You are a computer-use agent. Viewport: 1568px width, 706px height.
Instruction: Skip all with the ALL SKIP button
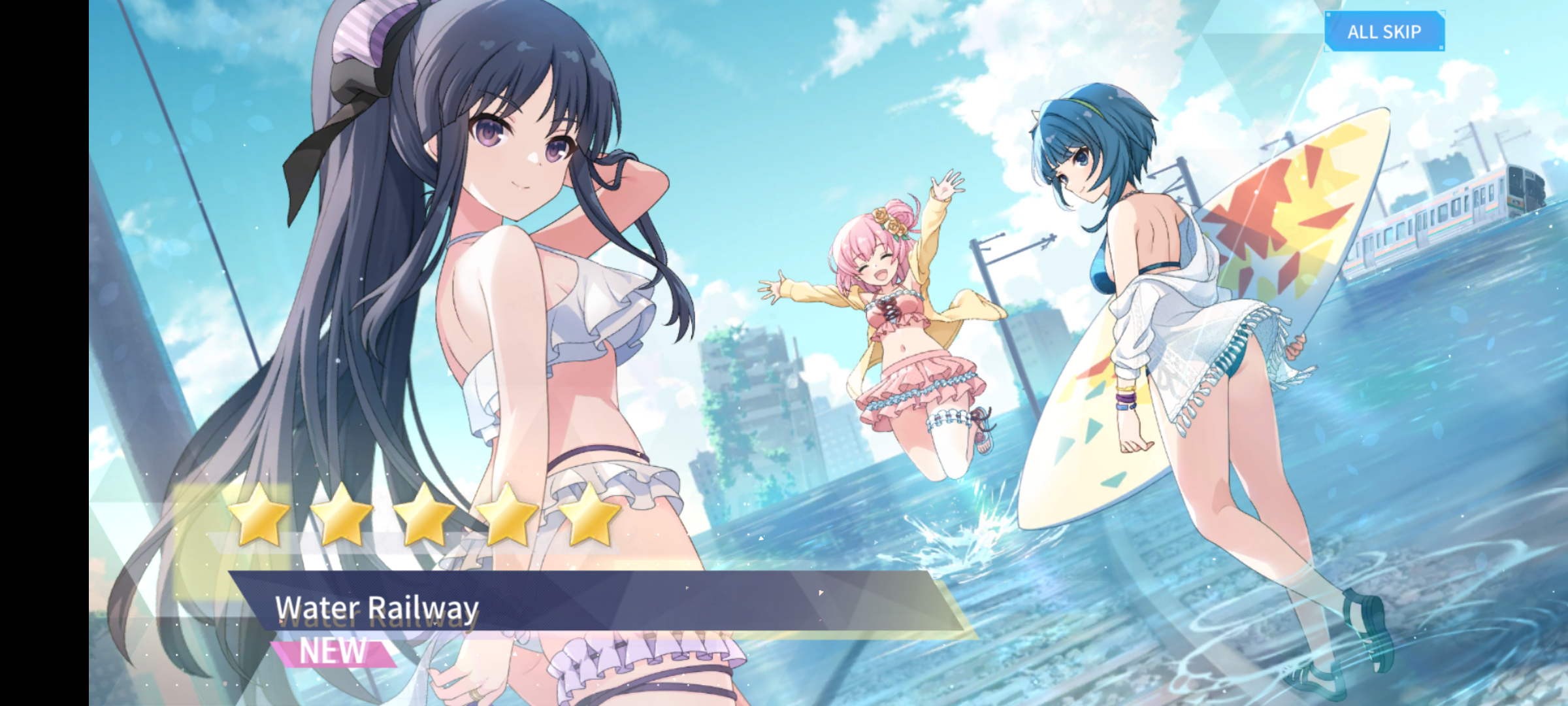coord(1384,31)
